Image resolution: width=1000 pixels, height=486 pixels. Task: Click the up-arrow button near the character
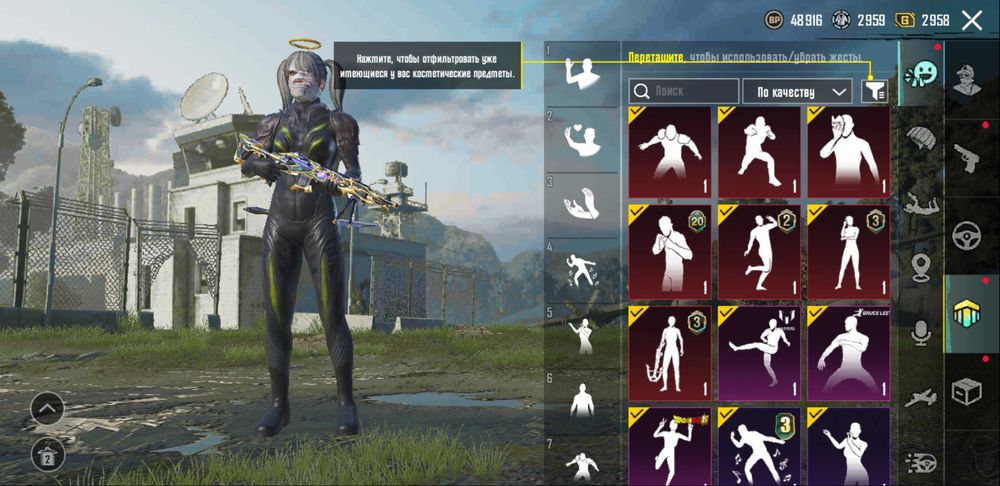pyautogui.click(x=48, y=407)
